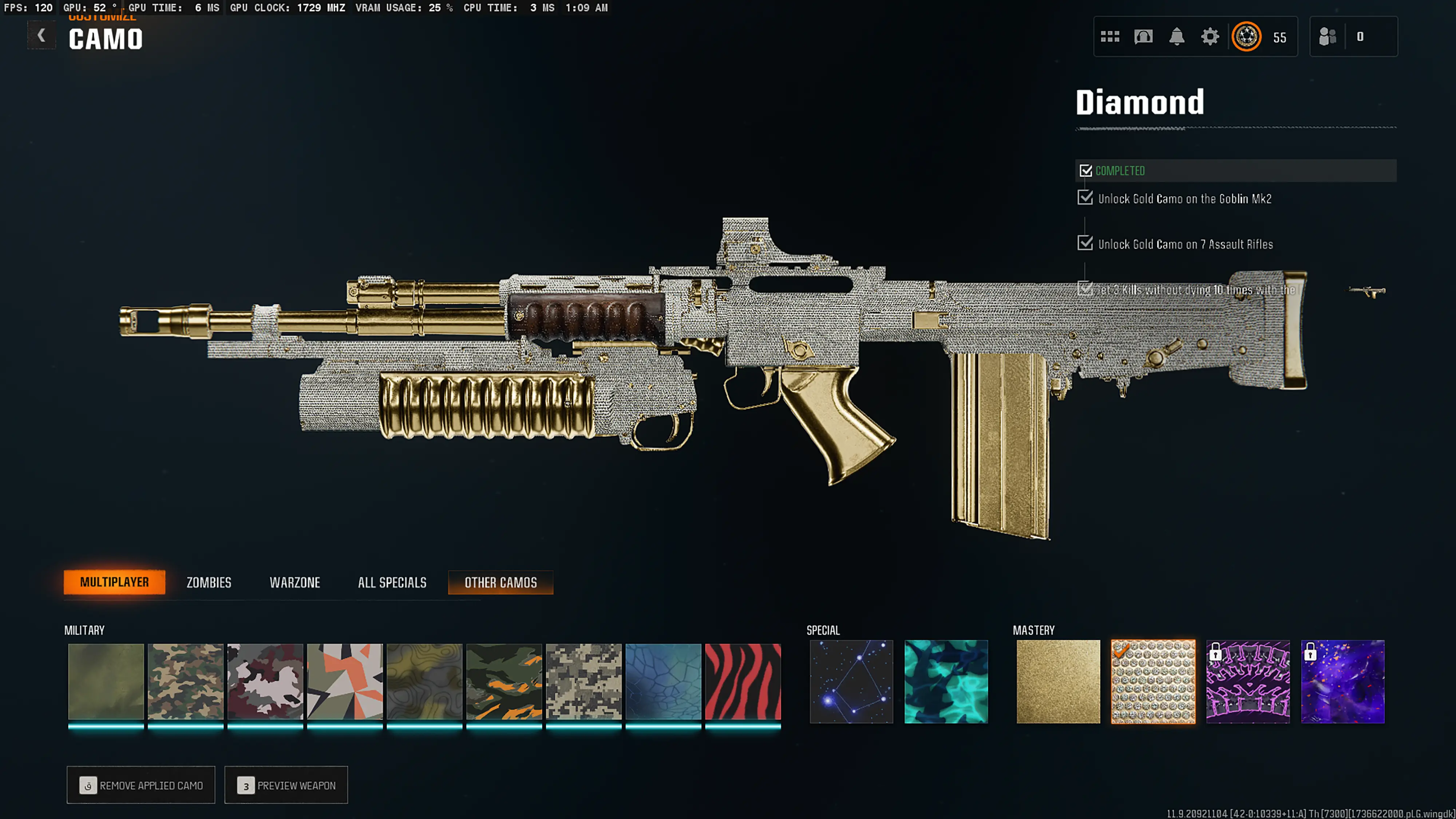1456x819 pixels.
Task: Select the teal liquid special camo
Action: coord(946,682)
